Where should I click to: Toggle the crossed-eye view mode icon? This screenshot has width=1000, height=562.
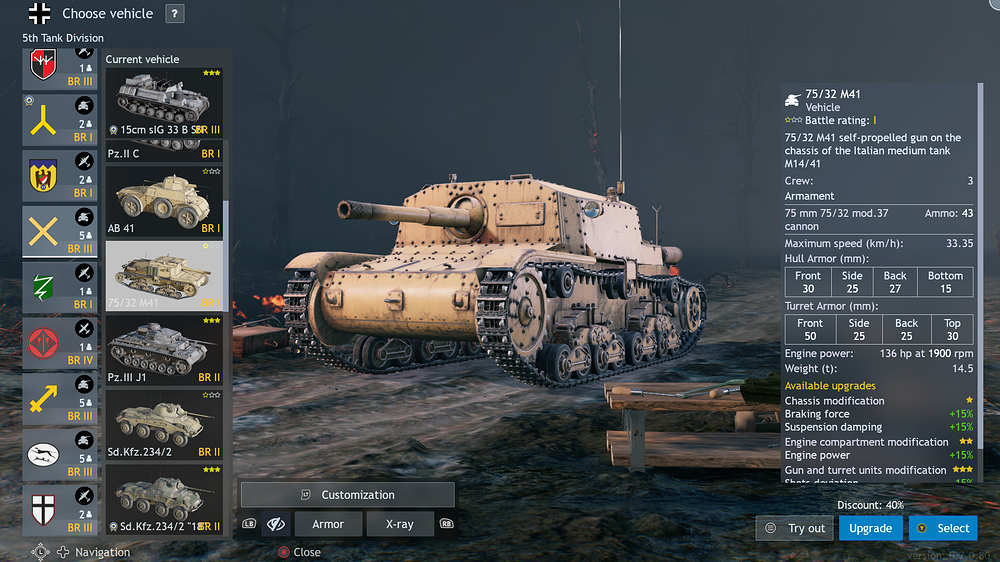(x=277, y=524)
